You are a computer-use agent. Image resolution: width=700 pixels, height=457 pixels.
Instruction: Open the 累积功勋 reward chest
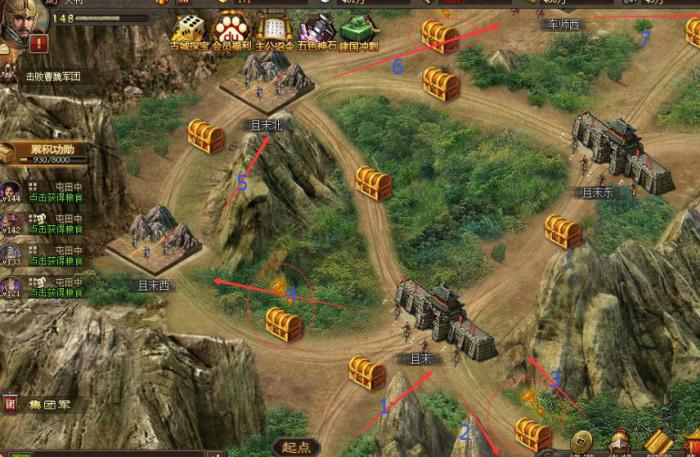(x=8, y=152)
